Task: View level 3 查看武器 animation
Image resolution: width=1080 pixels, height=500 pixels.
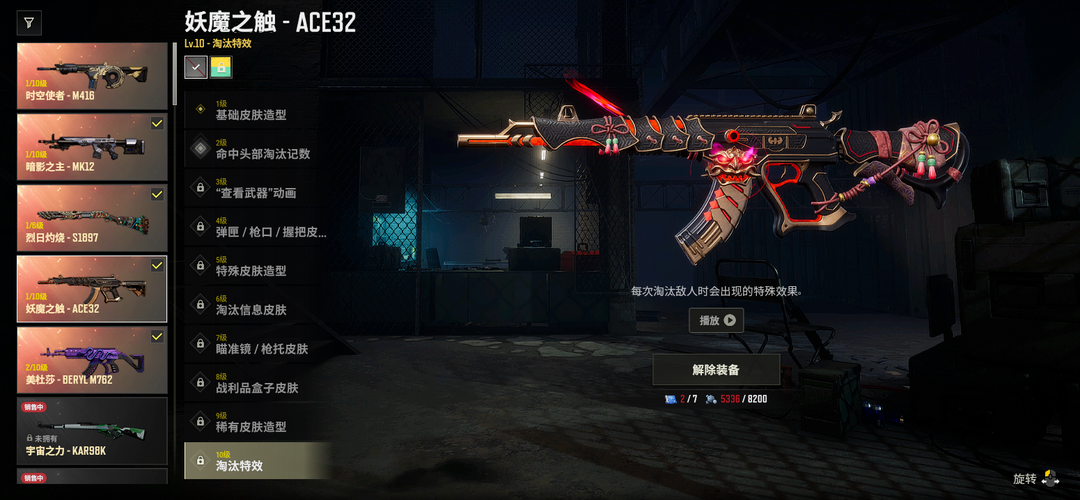Action: click(x=257, y=188)
